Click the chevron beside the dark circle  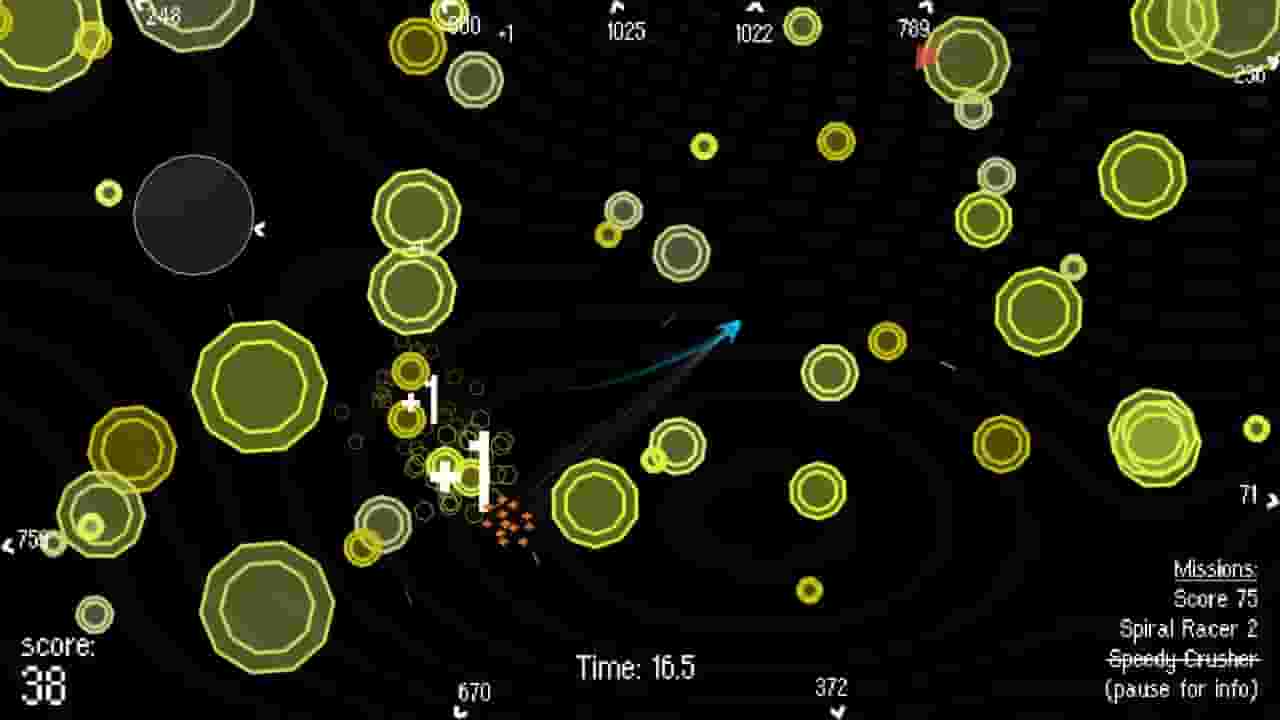pos(262,227)
